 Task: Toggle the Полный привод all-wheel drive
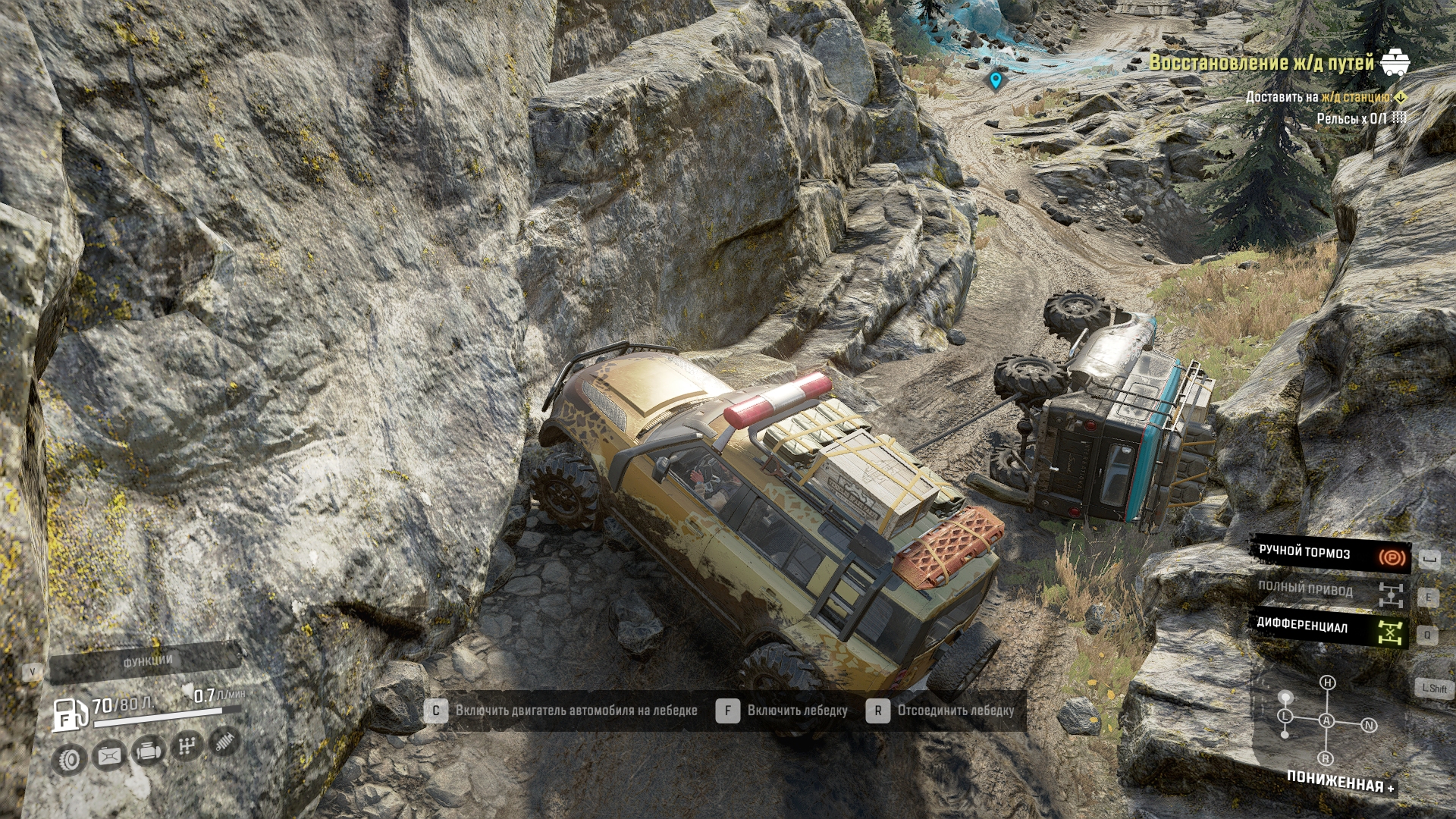point(1330,591)
